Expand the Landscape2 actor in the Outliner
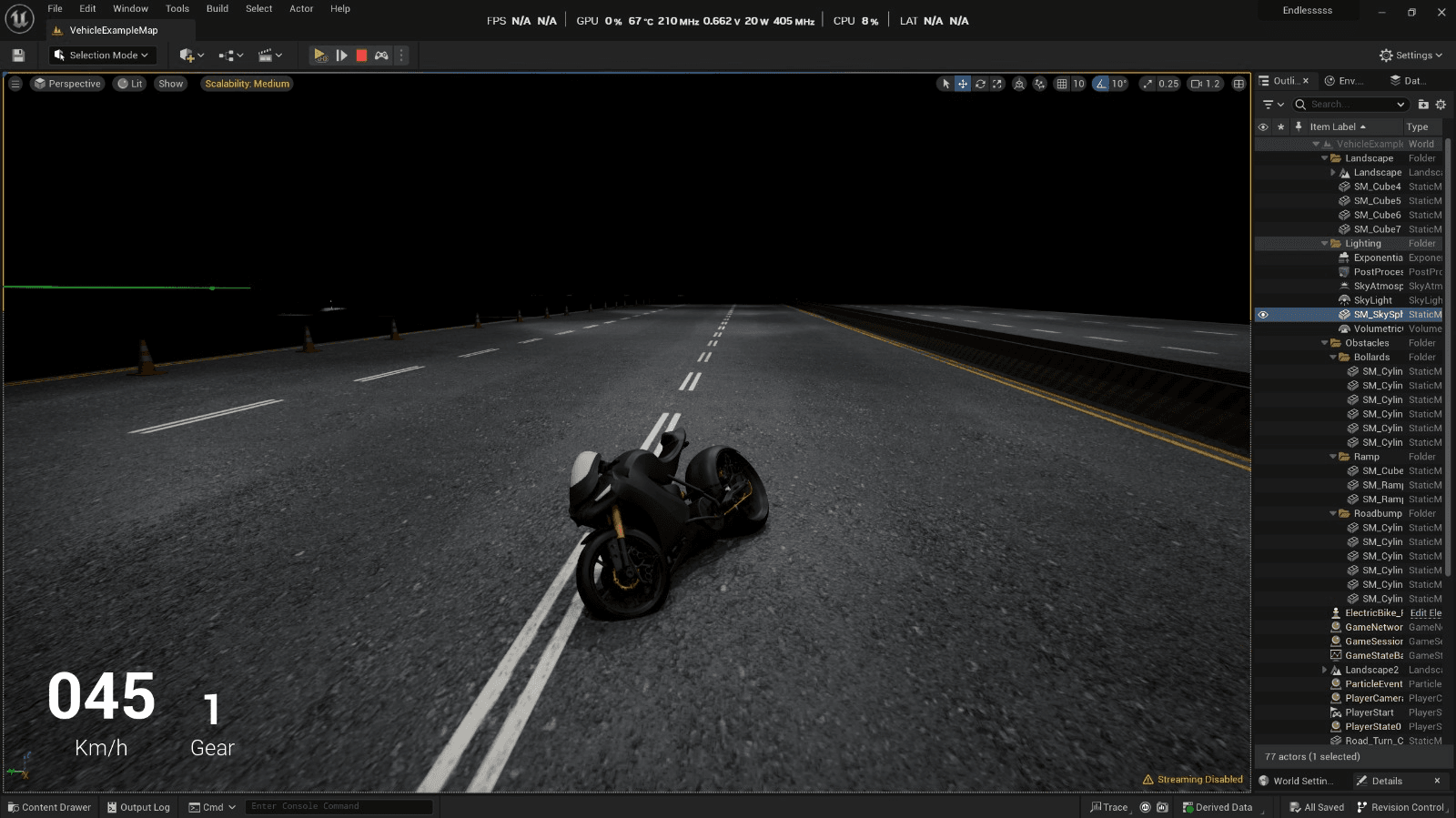The height and width of the screenshot is (818, 1456). [x=1324, y=670]
